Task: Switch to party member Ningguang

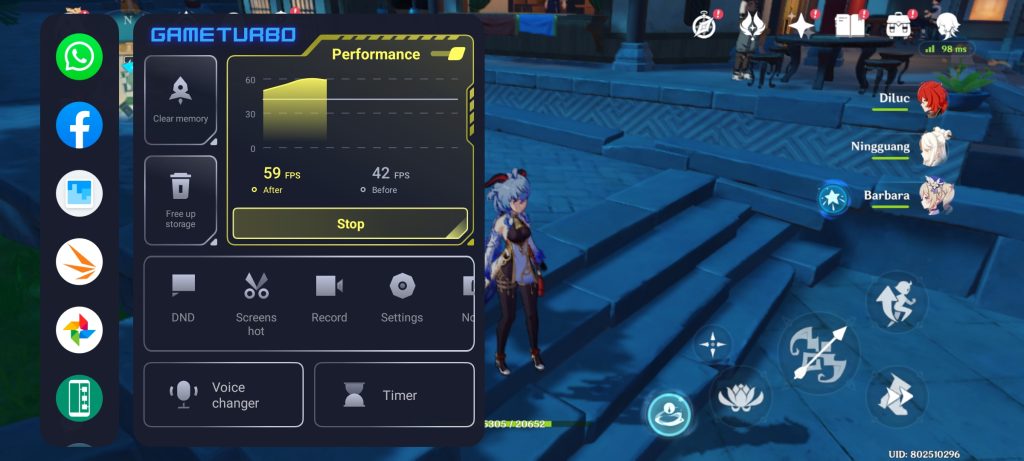Action: click(934, 147)
